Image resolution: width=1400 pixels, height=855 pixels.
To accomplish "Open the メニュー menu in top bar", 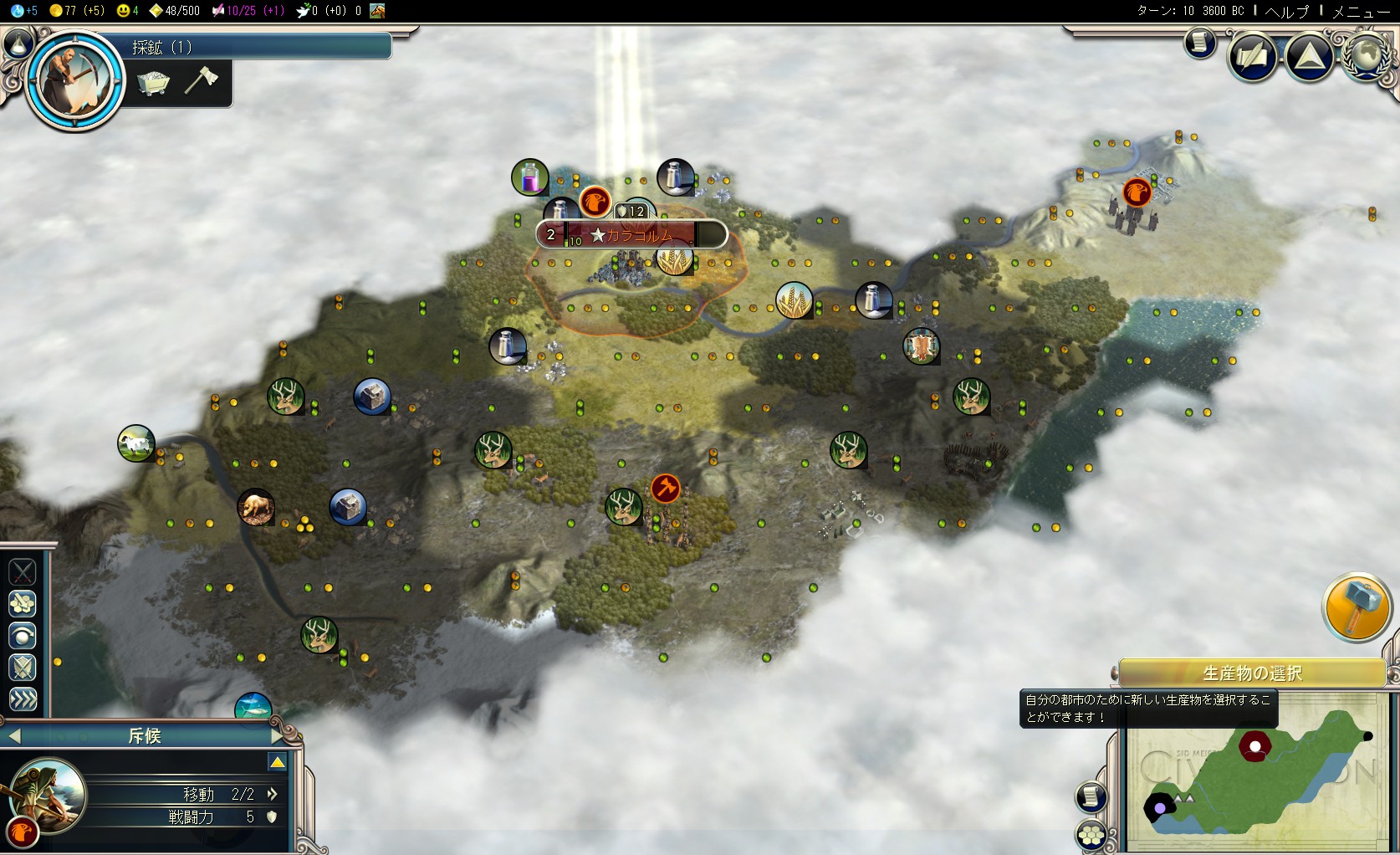I will [x=1361, y=11].
